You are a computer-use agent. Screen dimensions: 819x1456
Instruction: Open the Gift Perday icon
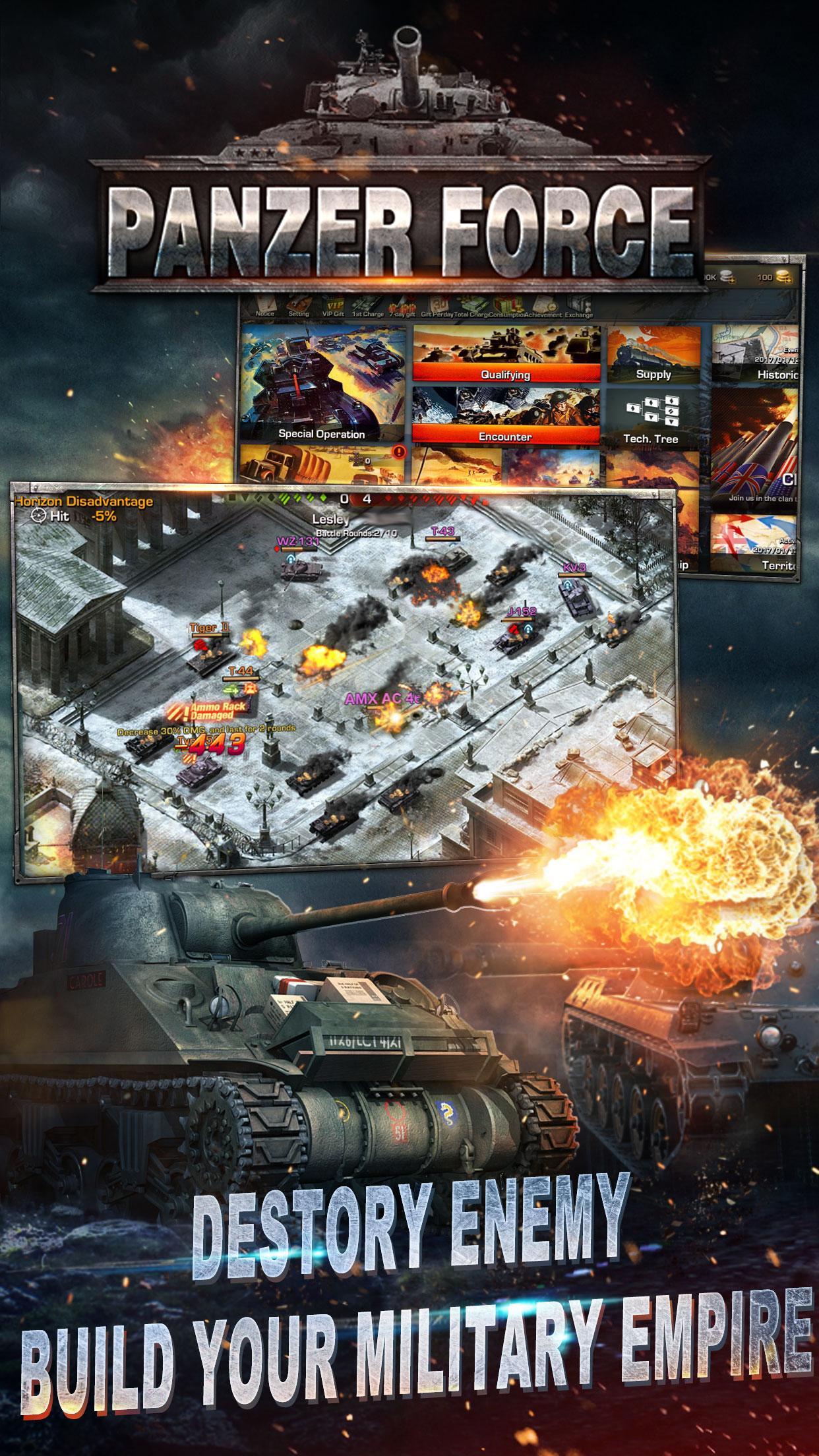tap(436, 307)
